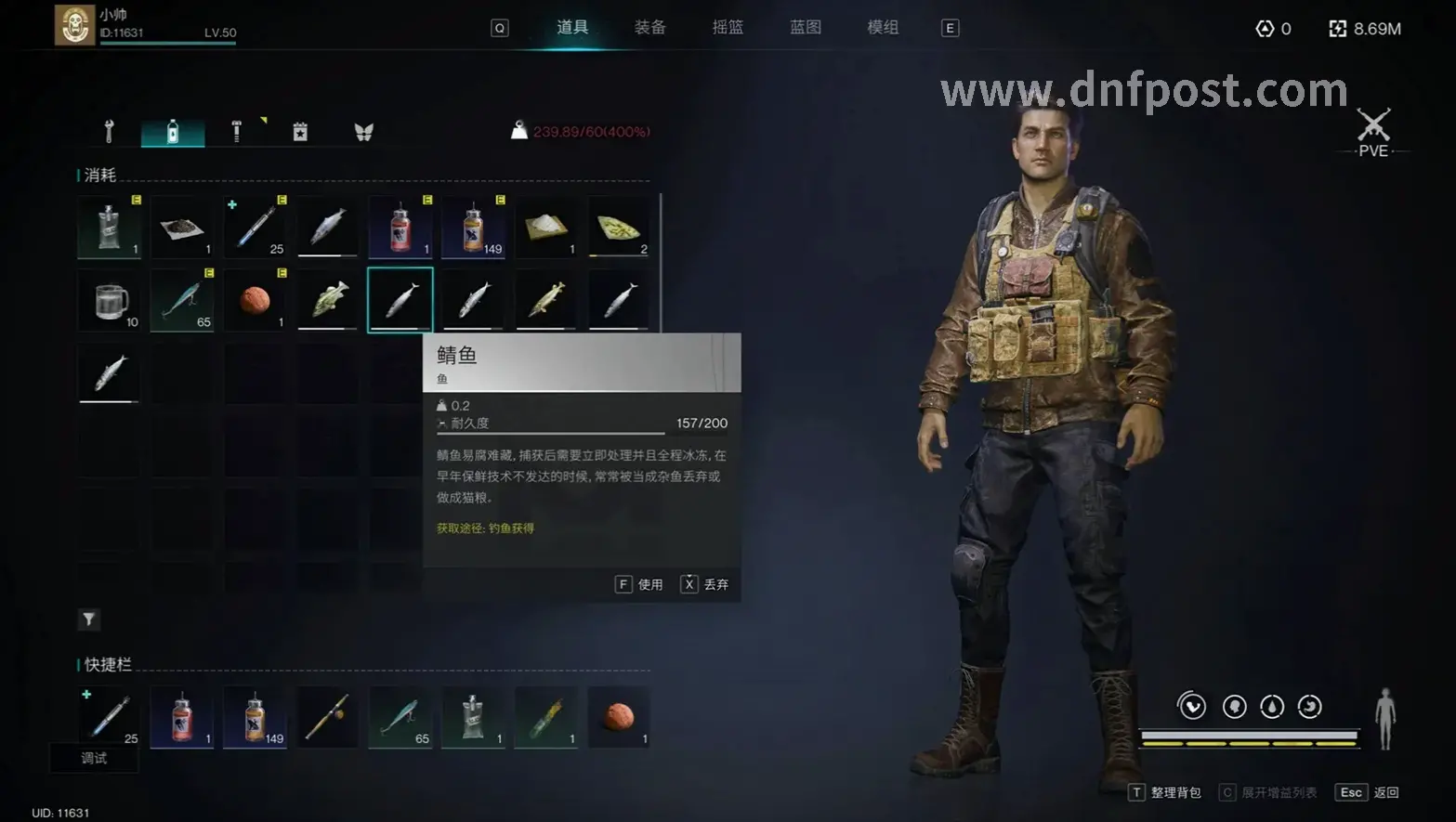Open the 蓝图 menu tab
The image size is (1456, 822).
805,27
